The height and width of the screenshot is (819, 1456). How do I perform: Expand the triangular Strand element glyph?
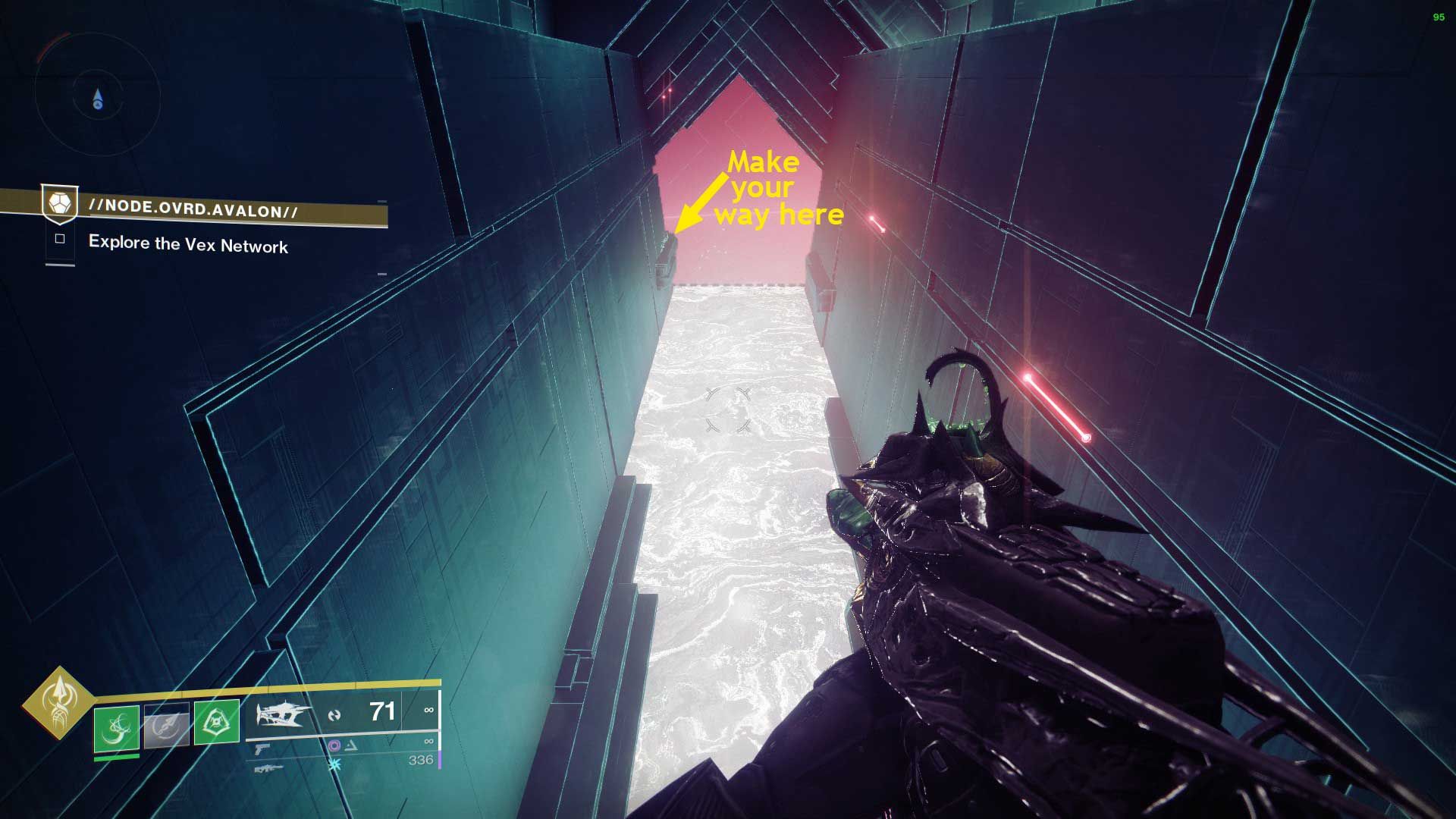(x=350, y=746)
